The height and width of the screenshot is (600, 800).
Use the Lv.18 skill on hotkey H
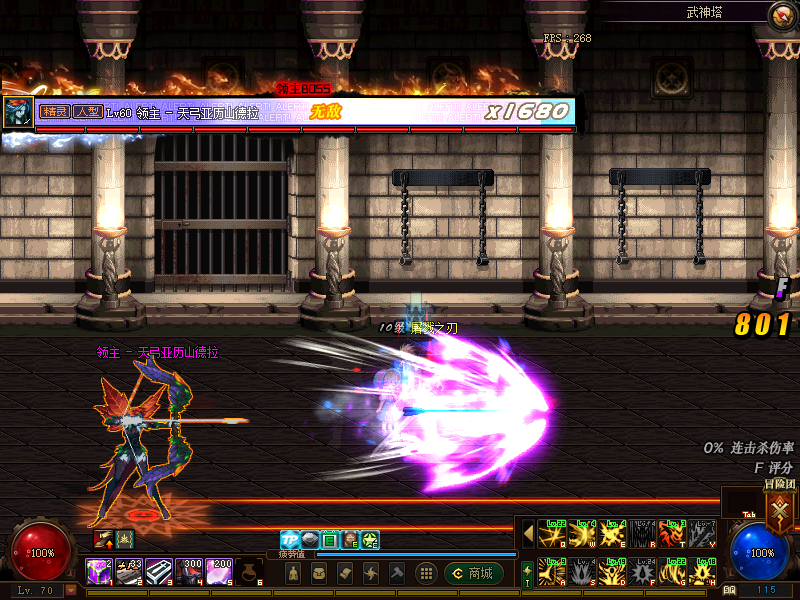[704, 571]
